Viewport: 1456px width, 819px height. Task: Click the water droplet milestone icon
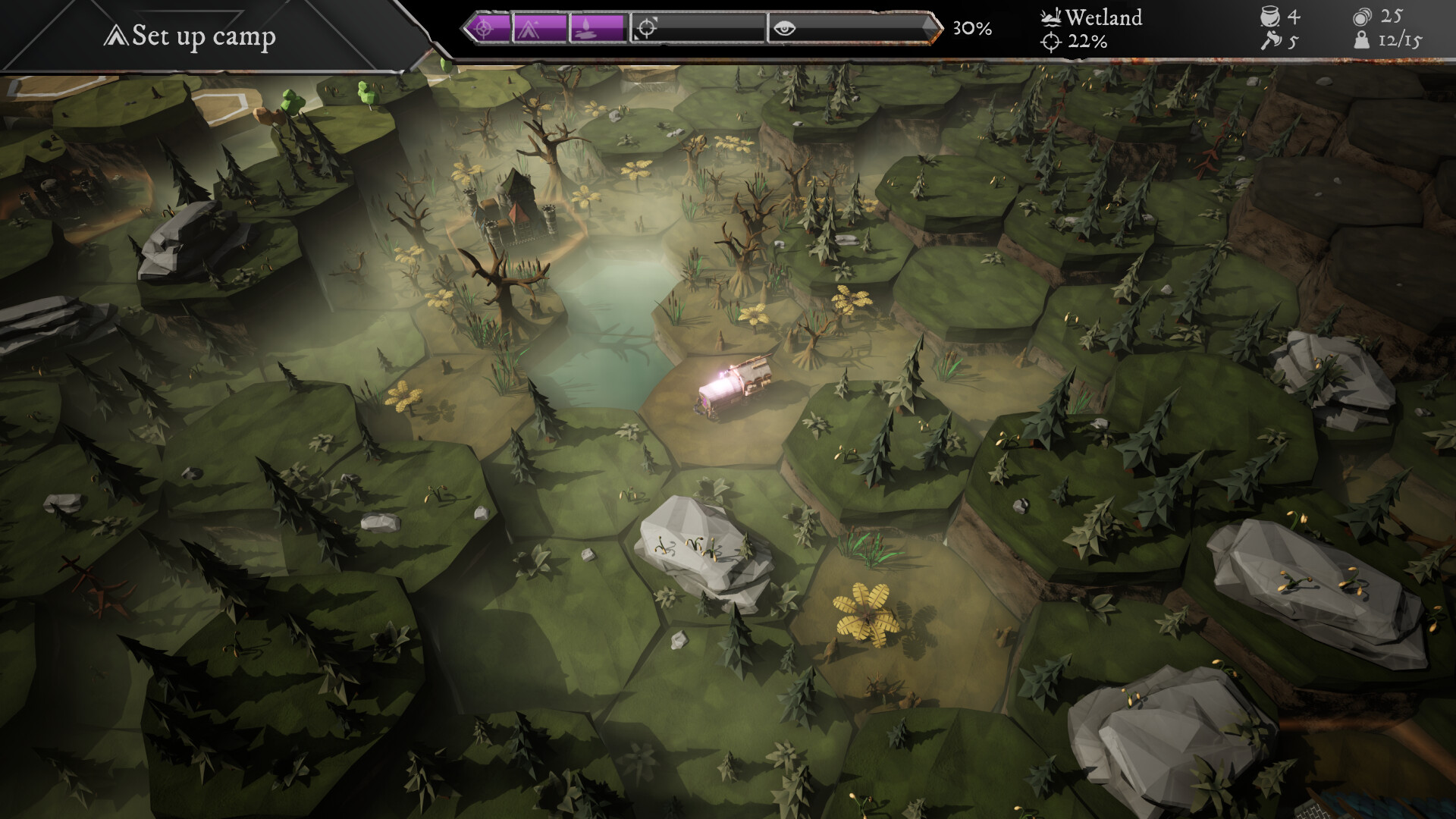point(586,28)
